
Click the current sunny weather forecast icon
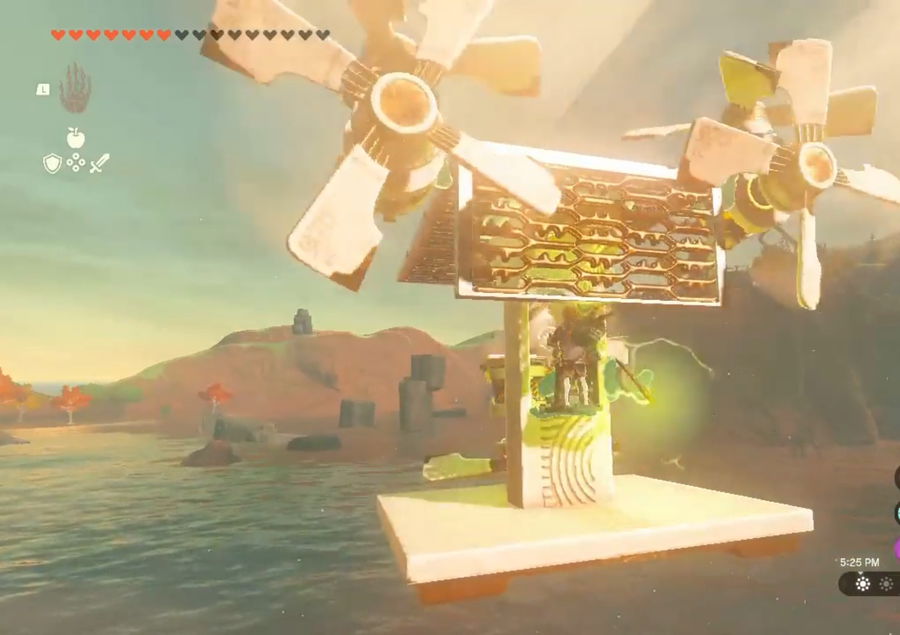[863, 583]
